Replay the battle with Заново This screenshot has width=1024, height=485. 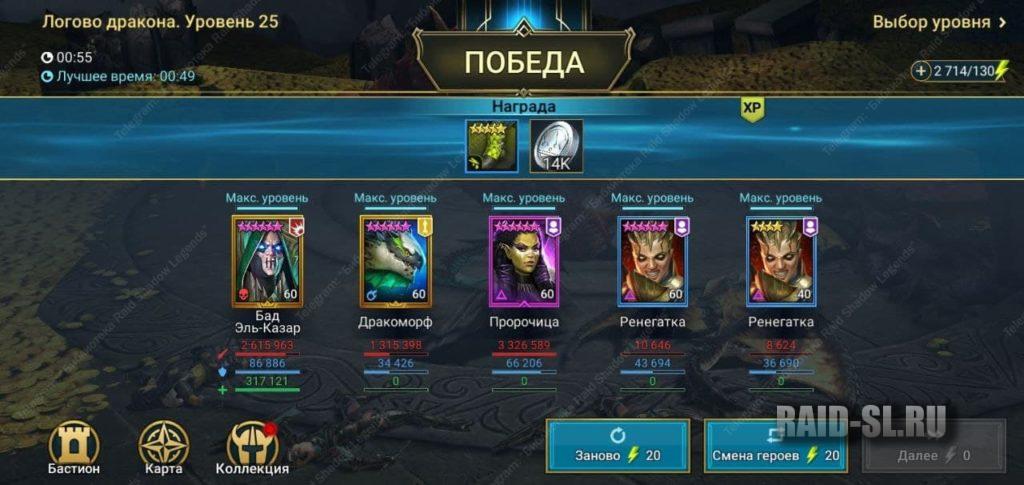pos(617,446)
